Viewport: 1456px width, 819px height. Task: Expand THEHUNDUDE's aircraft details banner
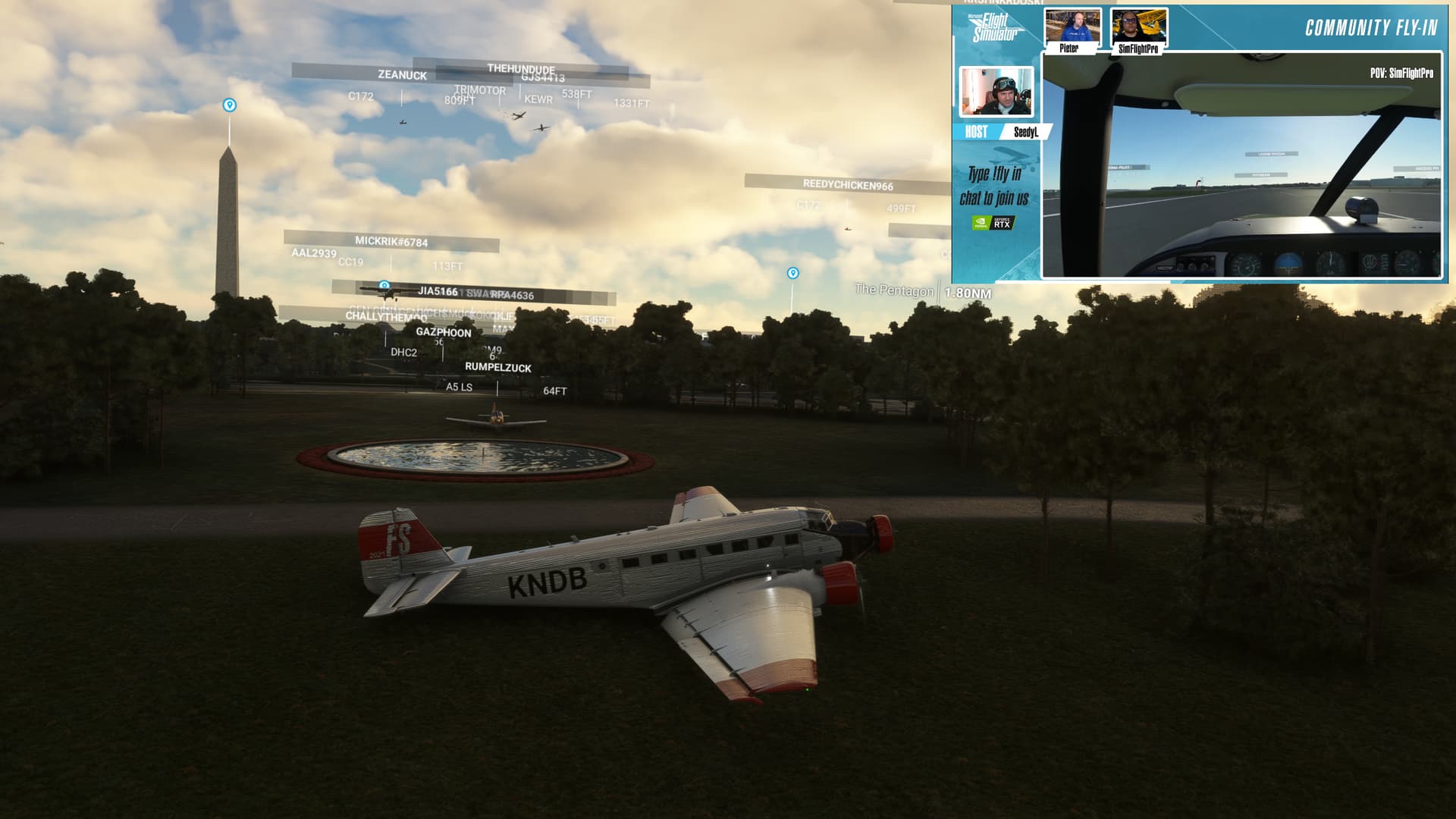(x=522, y=67)
